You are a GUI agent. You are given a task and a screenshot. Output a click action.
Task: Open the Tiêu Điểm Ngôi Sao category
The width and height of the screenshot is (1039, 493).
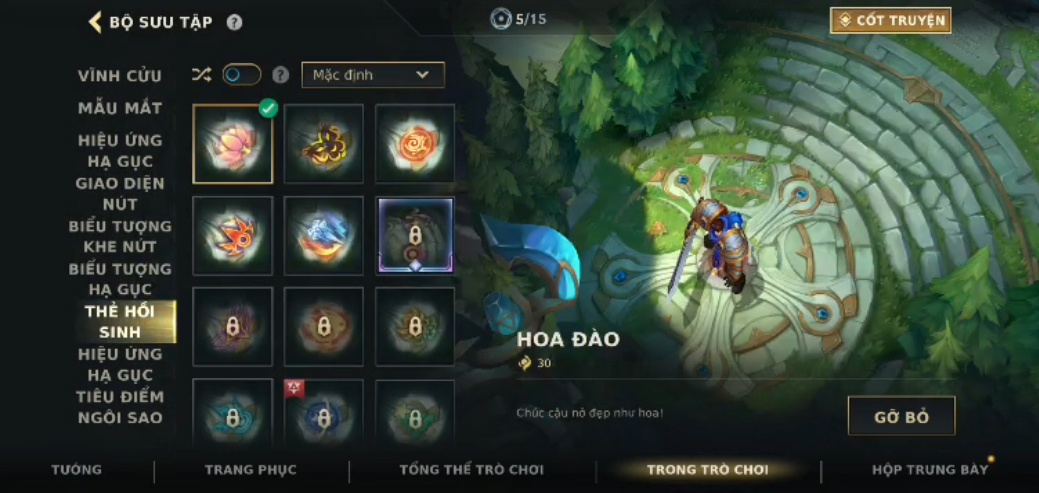coord(120,407)
